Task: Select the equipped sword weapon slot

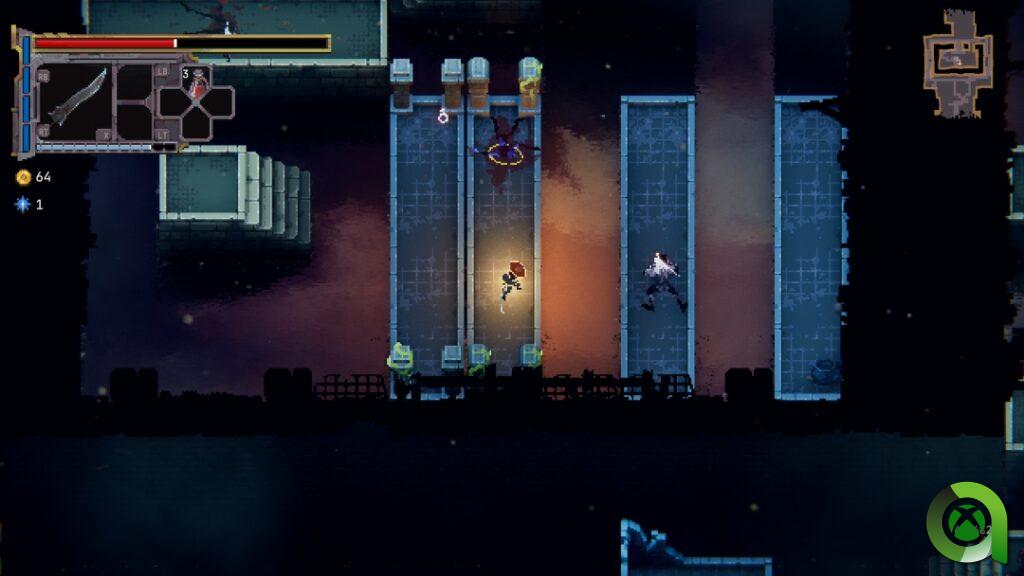Action: 78,98
